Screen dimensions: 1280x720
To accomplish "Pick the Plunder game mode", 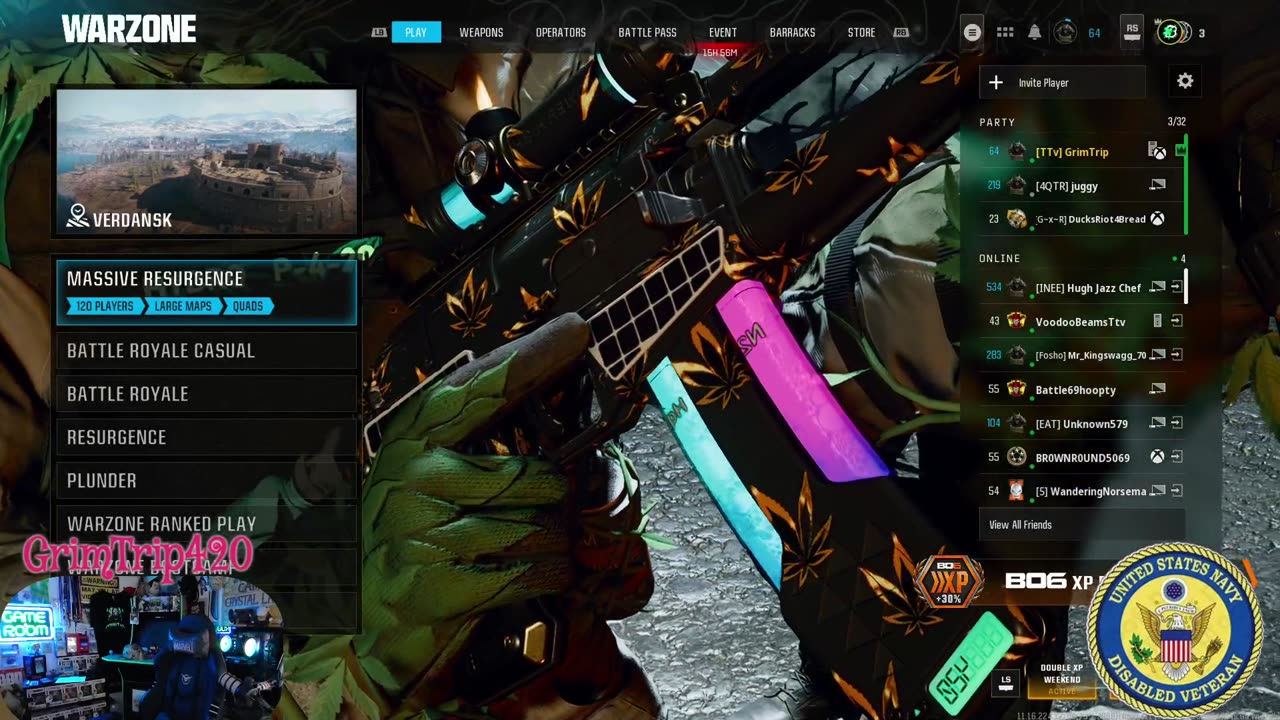I will (206, 481).
